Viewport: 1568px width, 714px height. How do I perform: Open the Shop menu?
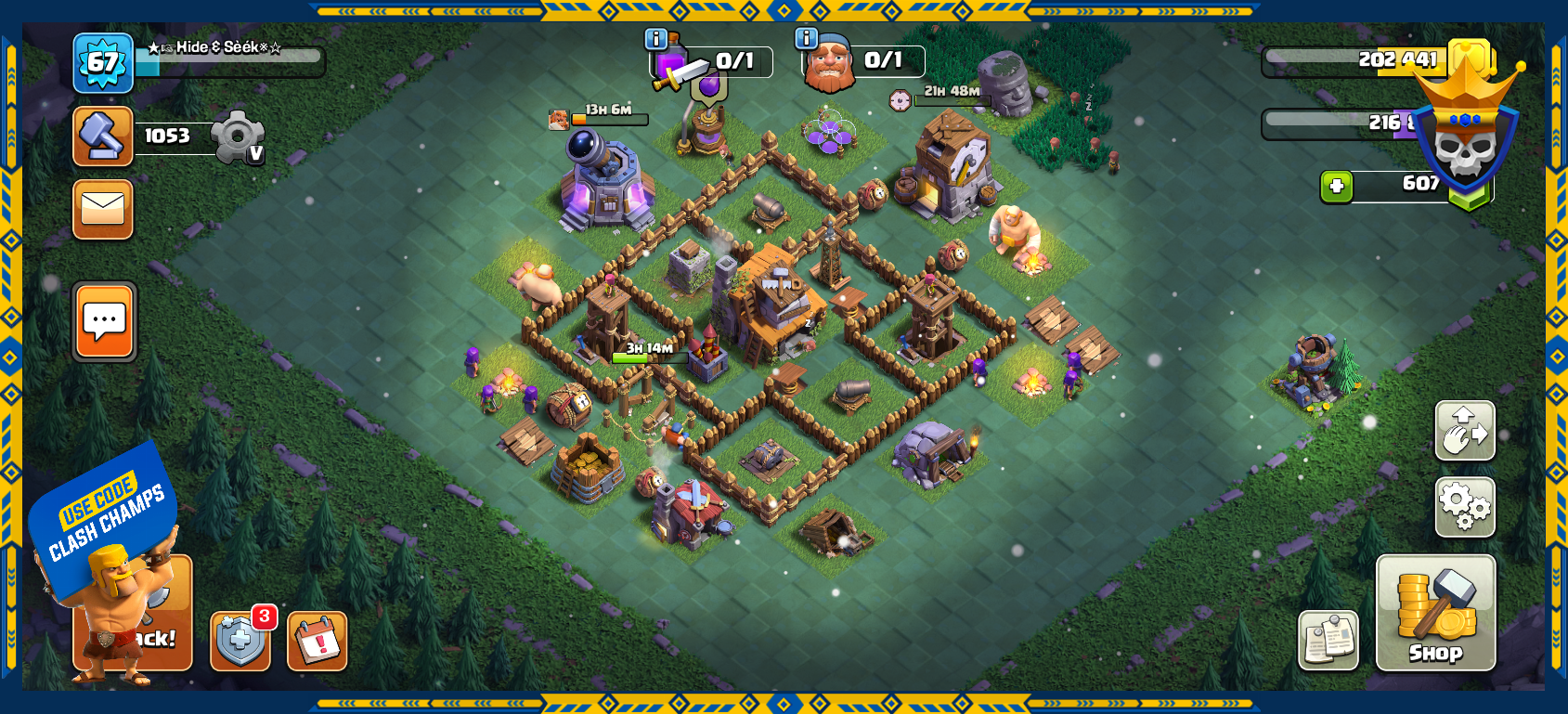1435,612
